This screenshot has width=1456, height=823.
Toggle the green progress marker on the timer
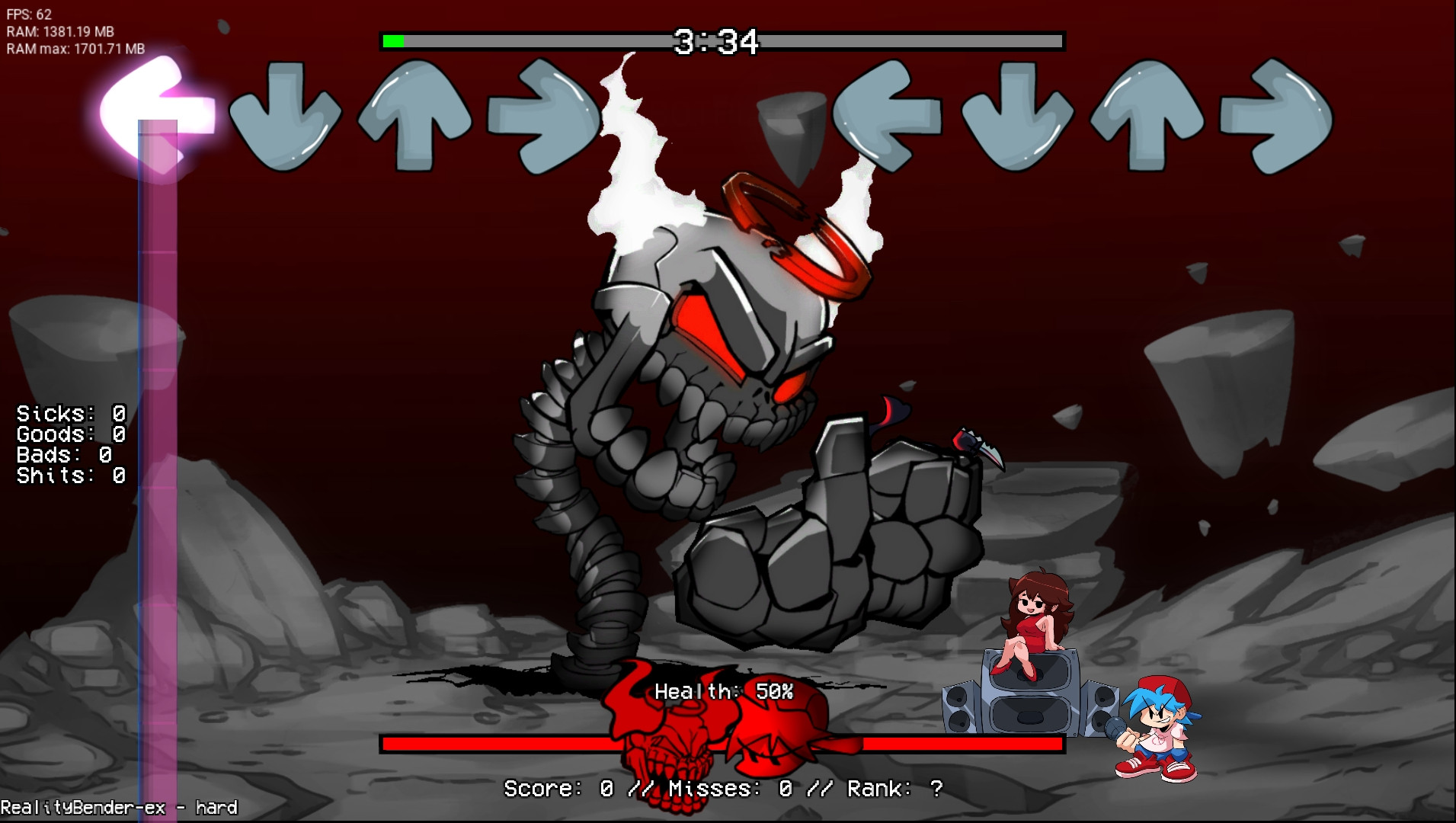tap(395, 42)
